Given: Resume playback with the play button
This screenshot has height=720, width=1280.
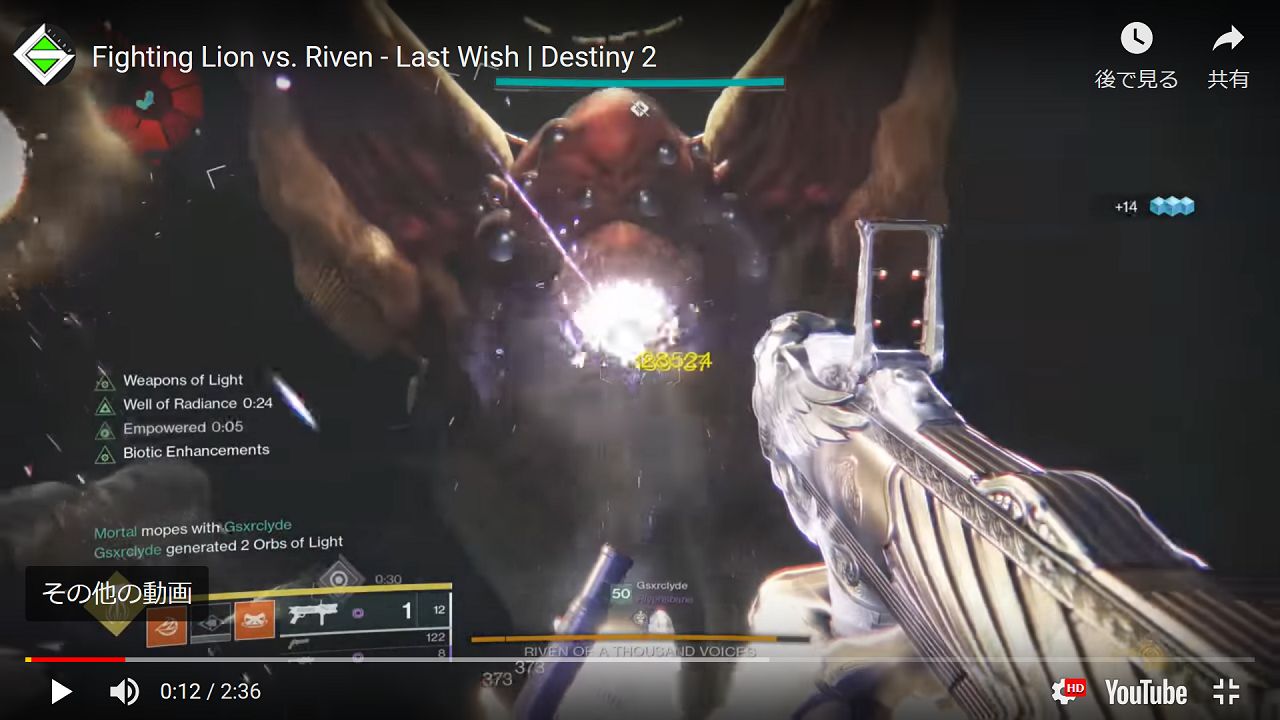Looking at the screenshot, I should [x=60, y=691].
